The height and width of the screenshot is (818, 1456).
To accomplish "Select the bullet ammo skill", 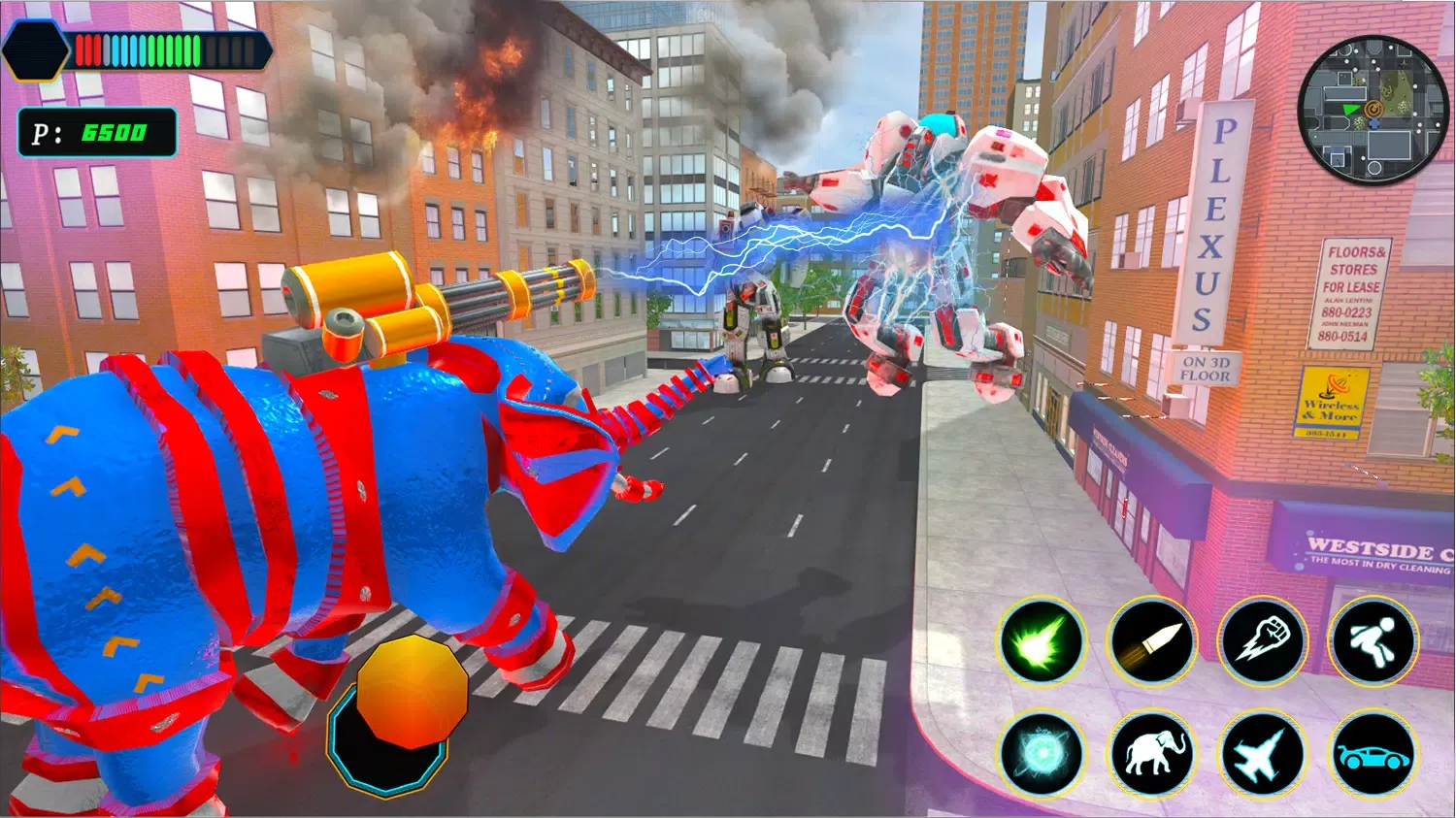I will coord(1151,641).
